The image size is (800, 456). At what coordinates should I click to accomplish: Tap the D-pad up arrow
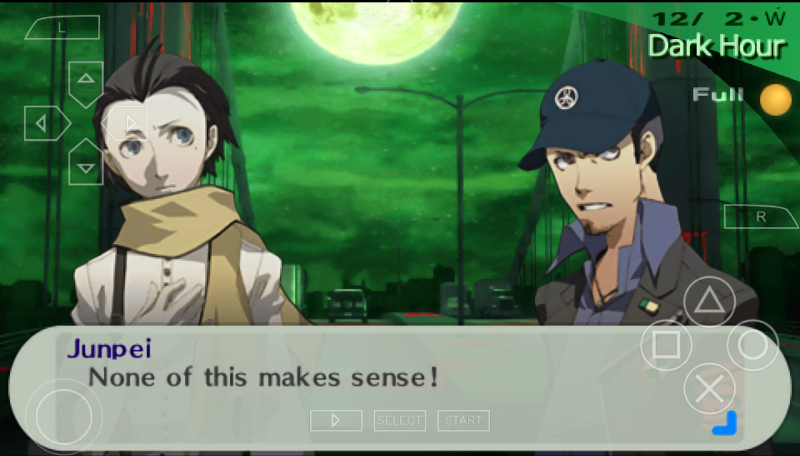[x=86, y=80]
